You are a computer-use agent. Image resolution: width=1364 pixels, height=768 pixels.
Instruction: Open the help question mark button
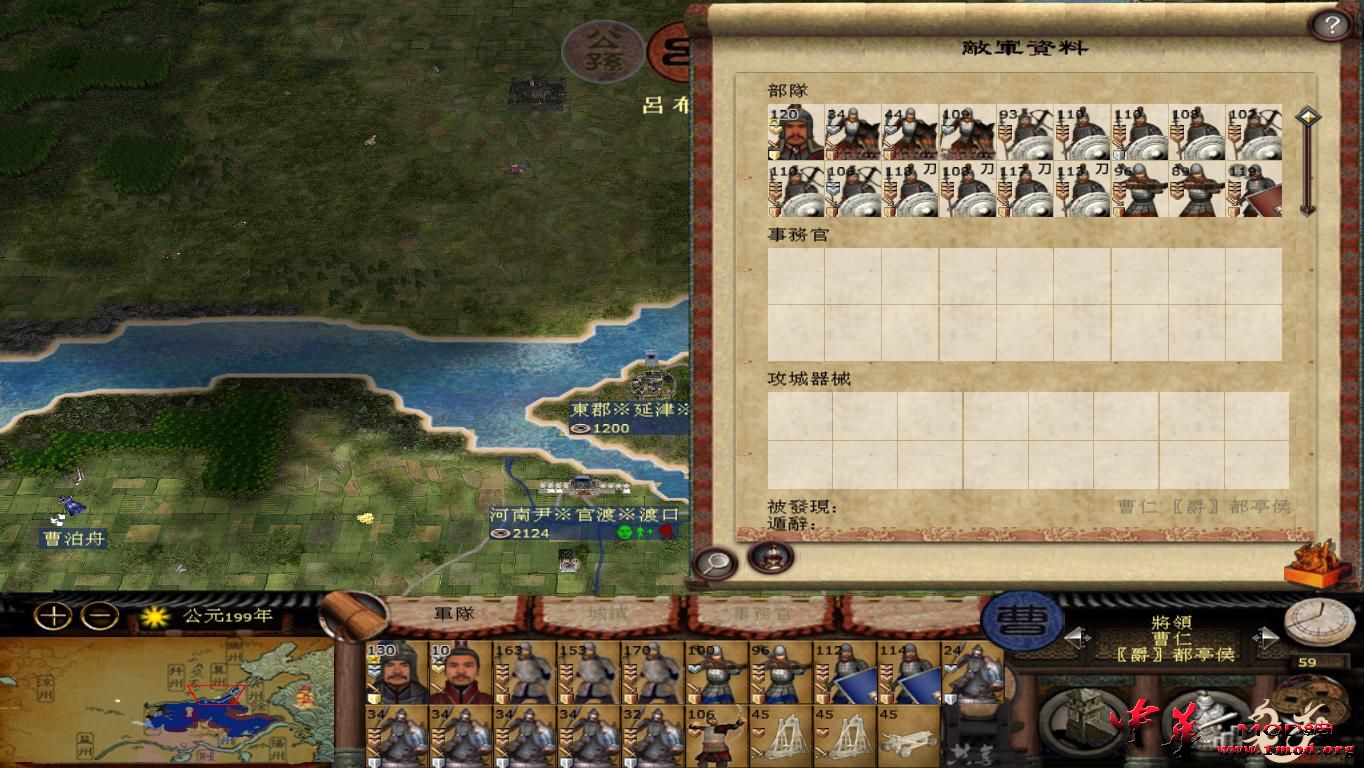click(1331, 23)
